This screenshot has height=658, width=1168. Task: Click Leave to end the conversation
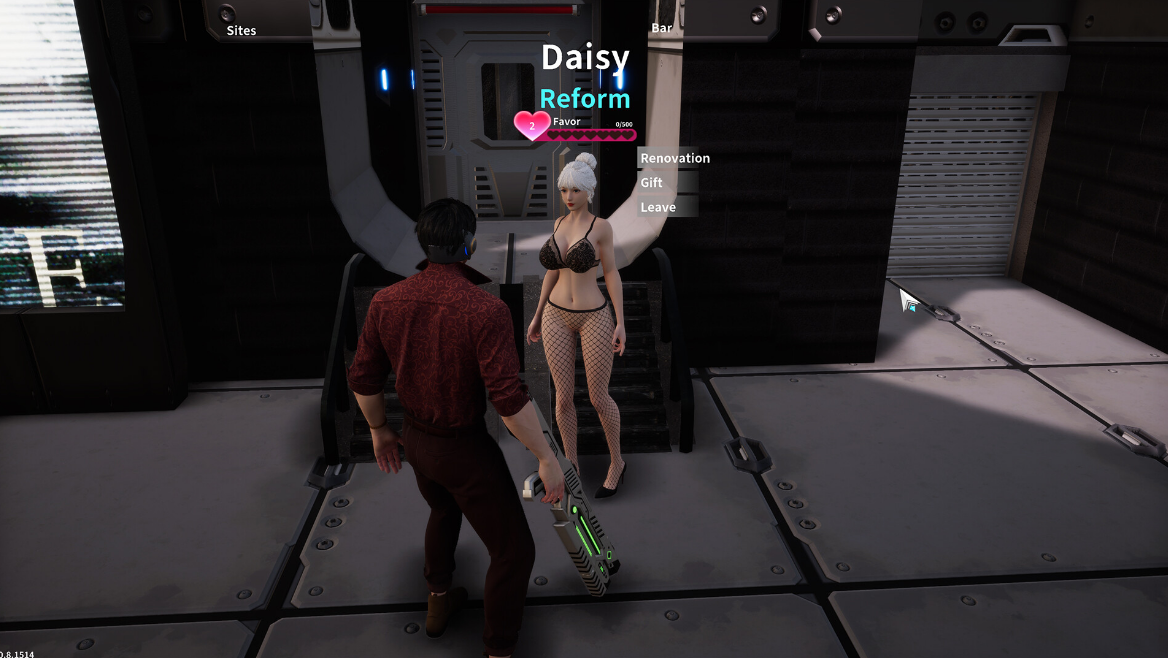coord(658,207)
